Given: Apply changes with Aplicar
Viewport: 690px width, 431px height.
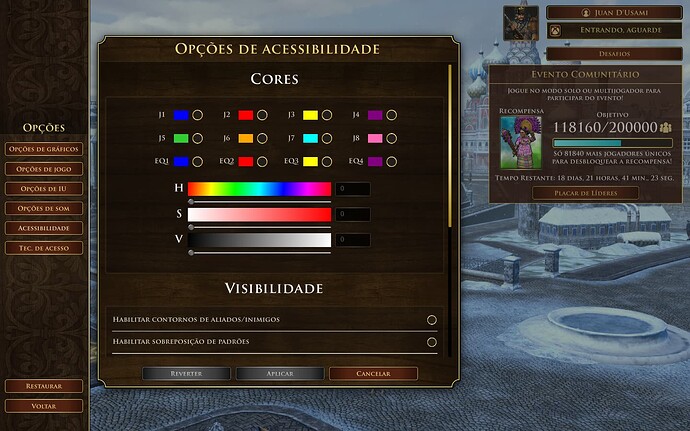Looking at the screenshot, I should click(279, 373).
